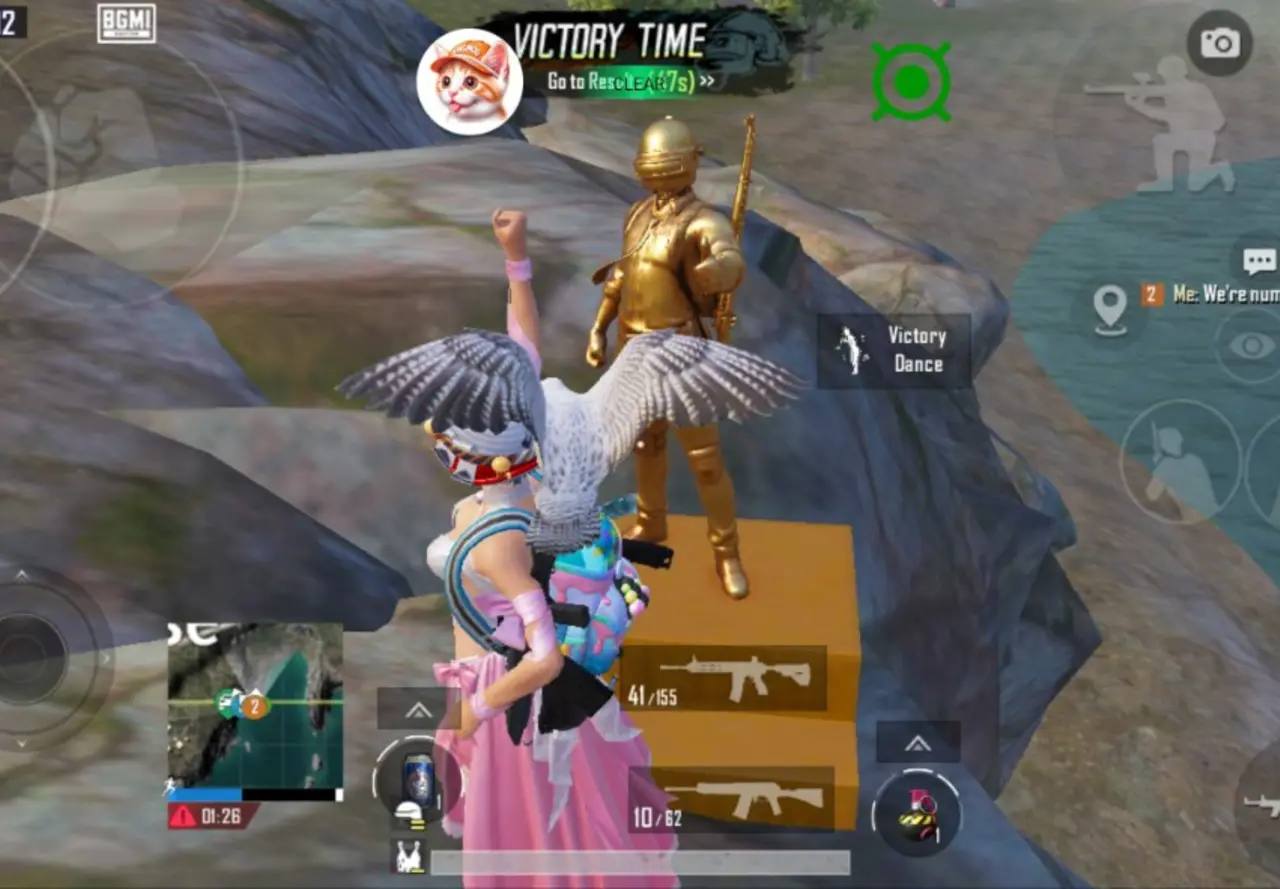Perform the Victory Dance emote
1280x889 pixels.
(x=895, y=350)
